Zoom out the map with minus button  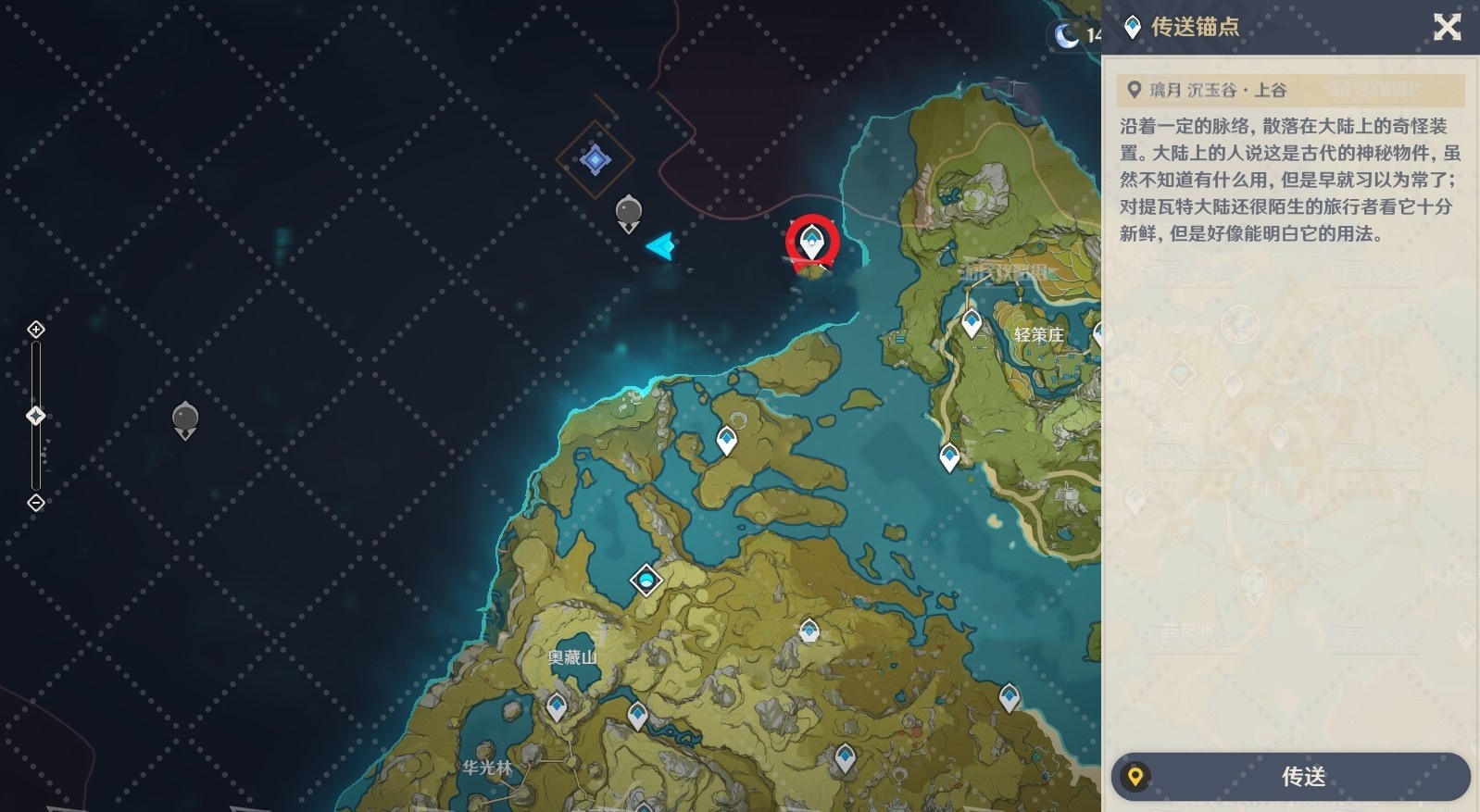pos(36,503)
